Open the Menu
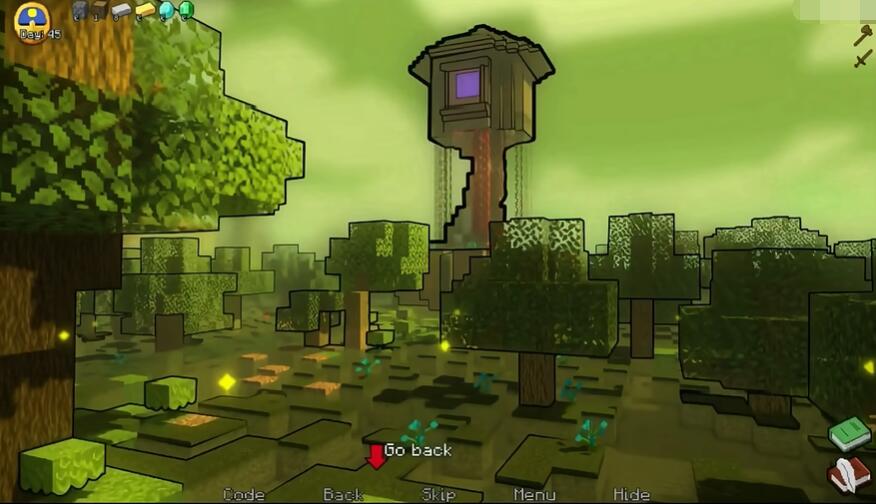Screen dimensions: 876x504 pyautogui.click(x=534, y=494)
